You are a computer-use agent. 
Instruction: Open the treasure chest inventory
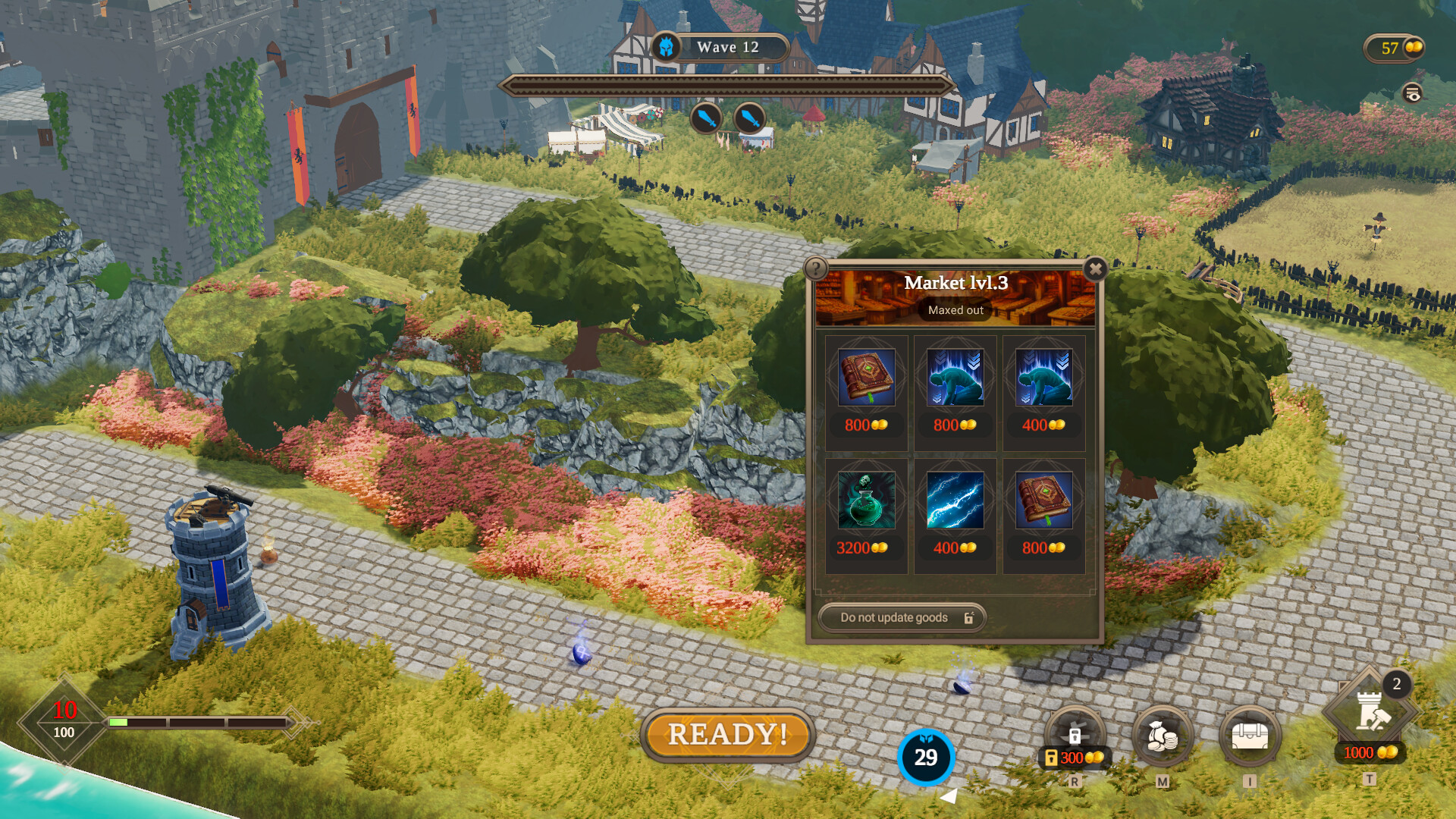(x=1250, y=736)
